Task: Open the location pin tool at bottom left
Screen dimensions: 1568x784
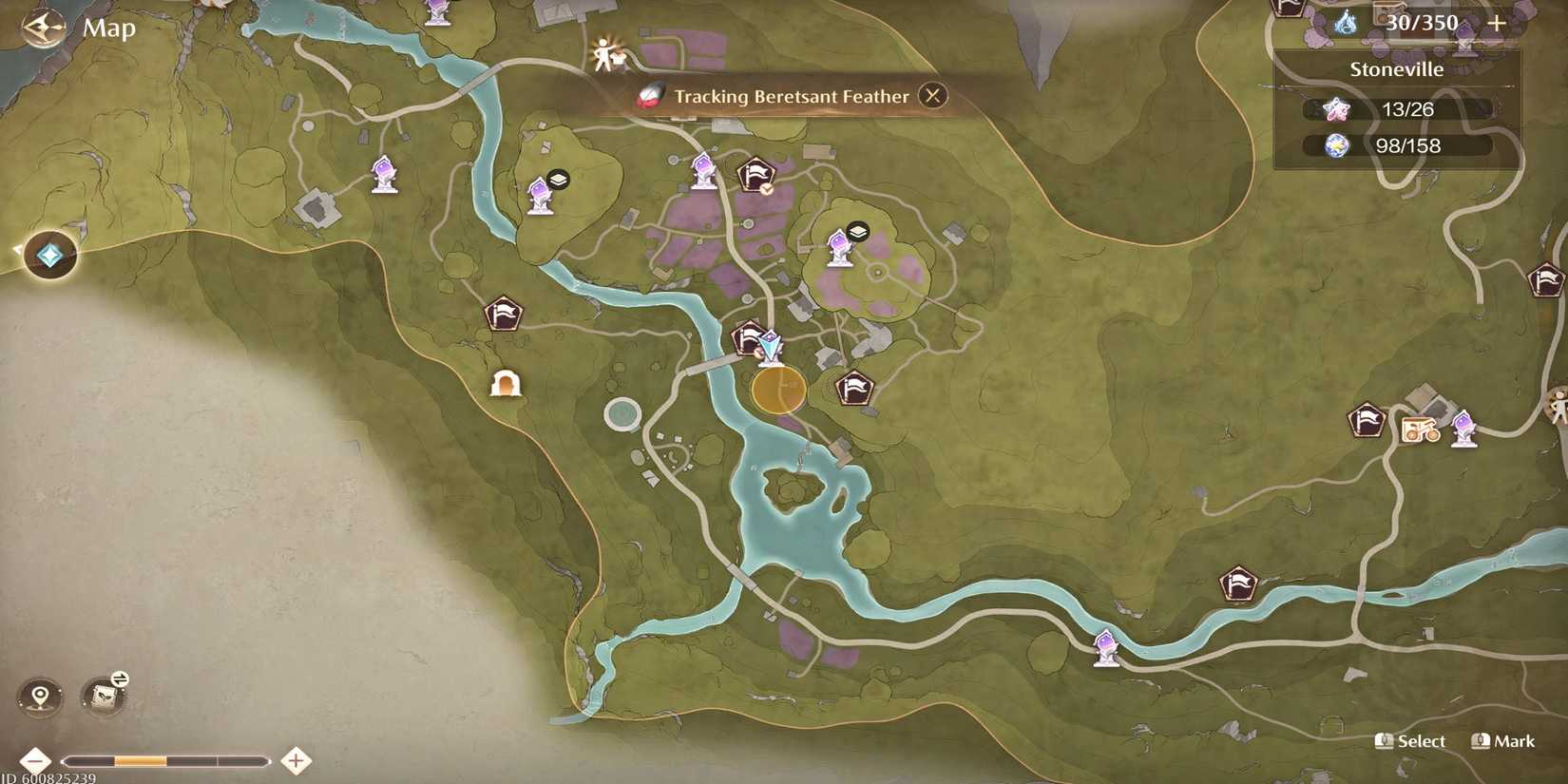Action: coord(38,697)
